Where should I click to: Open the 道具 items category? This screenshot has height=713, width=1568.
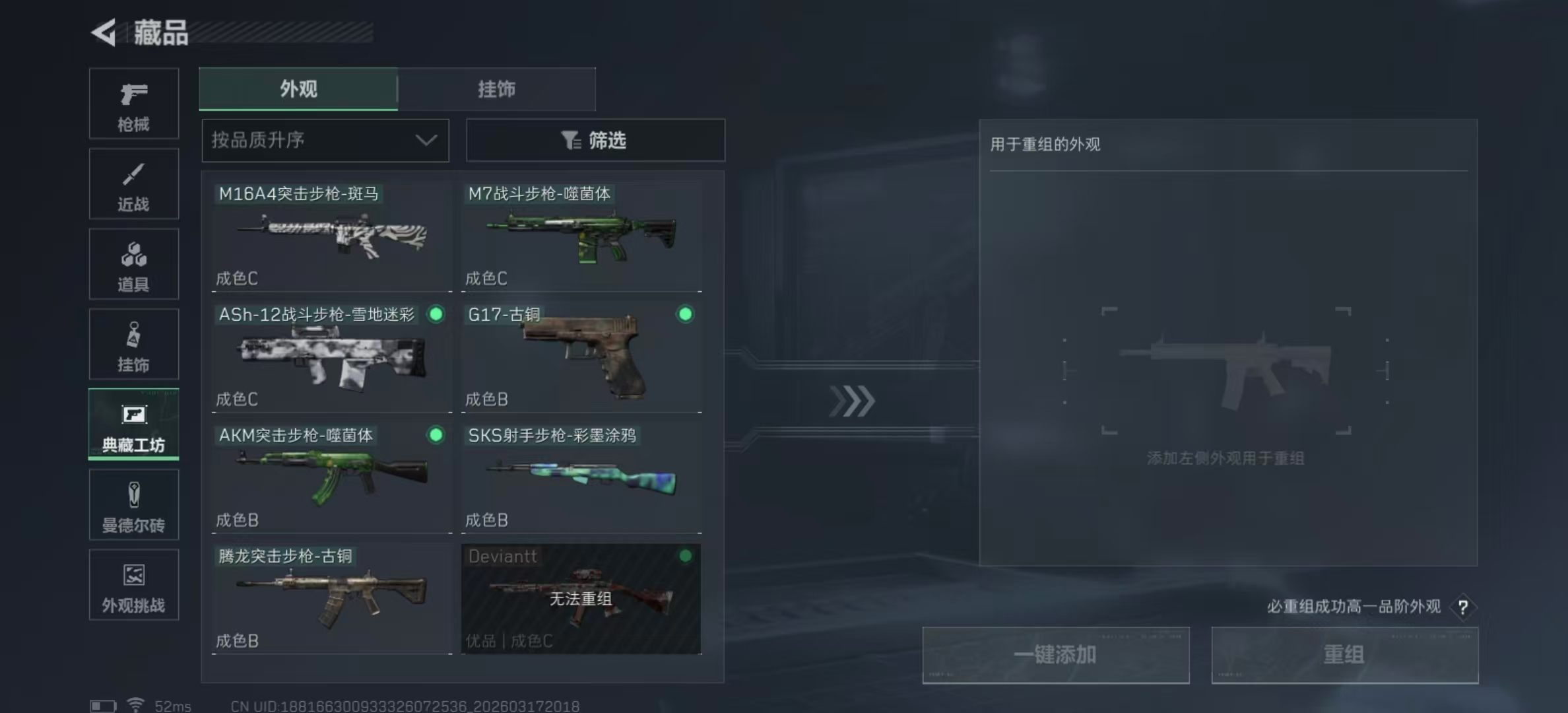133,264
